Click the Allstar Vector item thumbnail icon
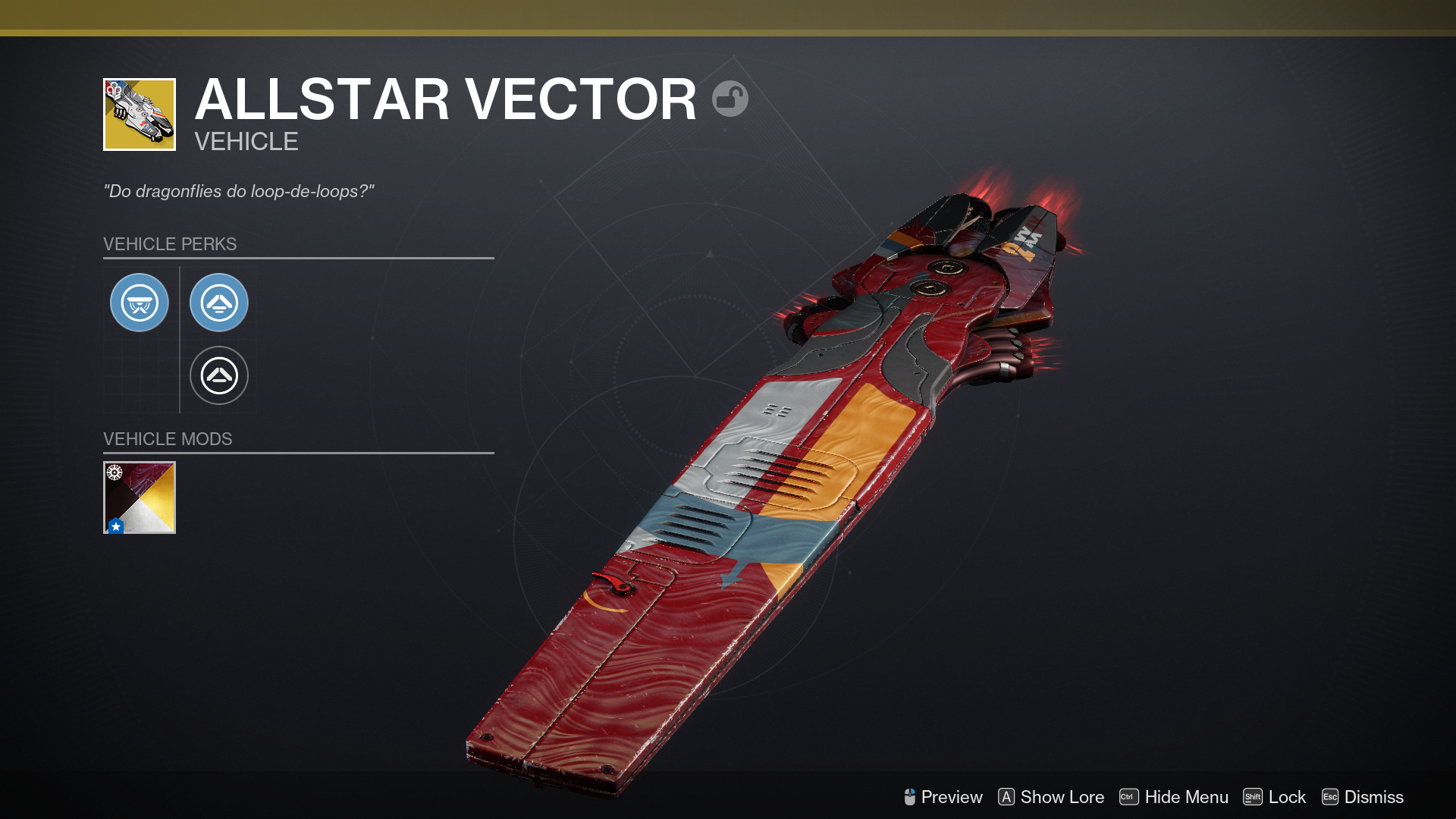 [x=140, y=111]
